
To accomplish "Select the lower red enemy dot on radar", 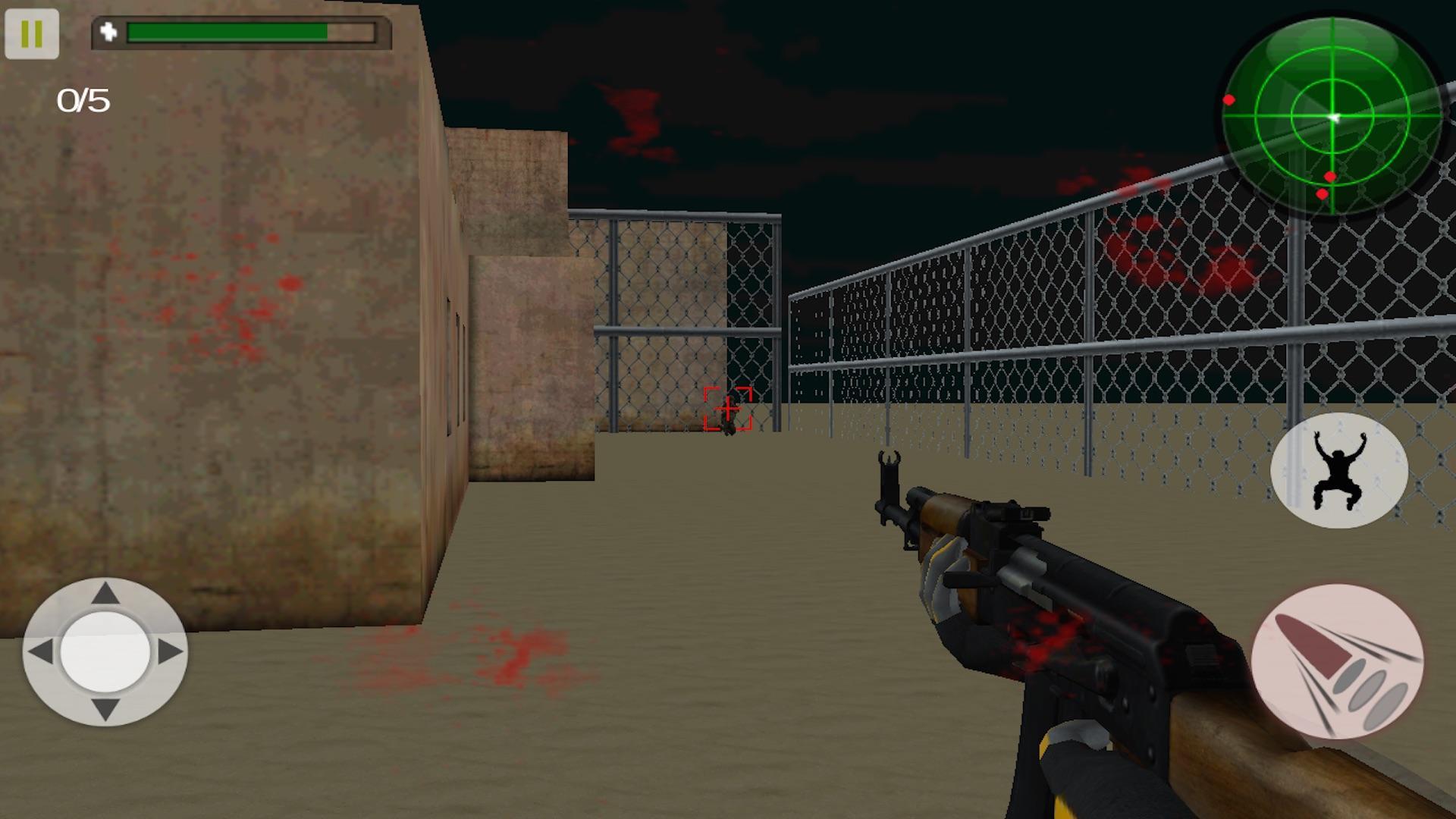I will click(1321, 196).
